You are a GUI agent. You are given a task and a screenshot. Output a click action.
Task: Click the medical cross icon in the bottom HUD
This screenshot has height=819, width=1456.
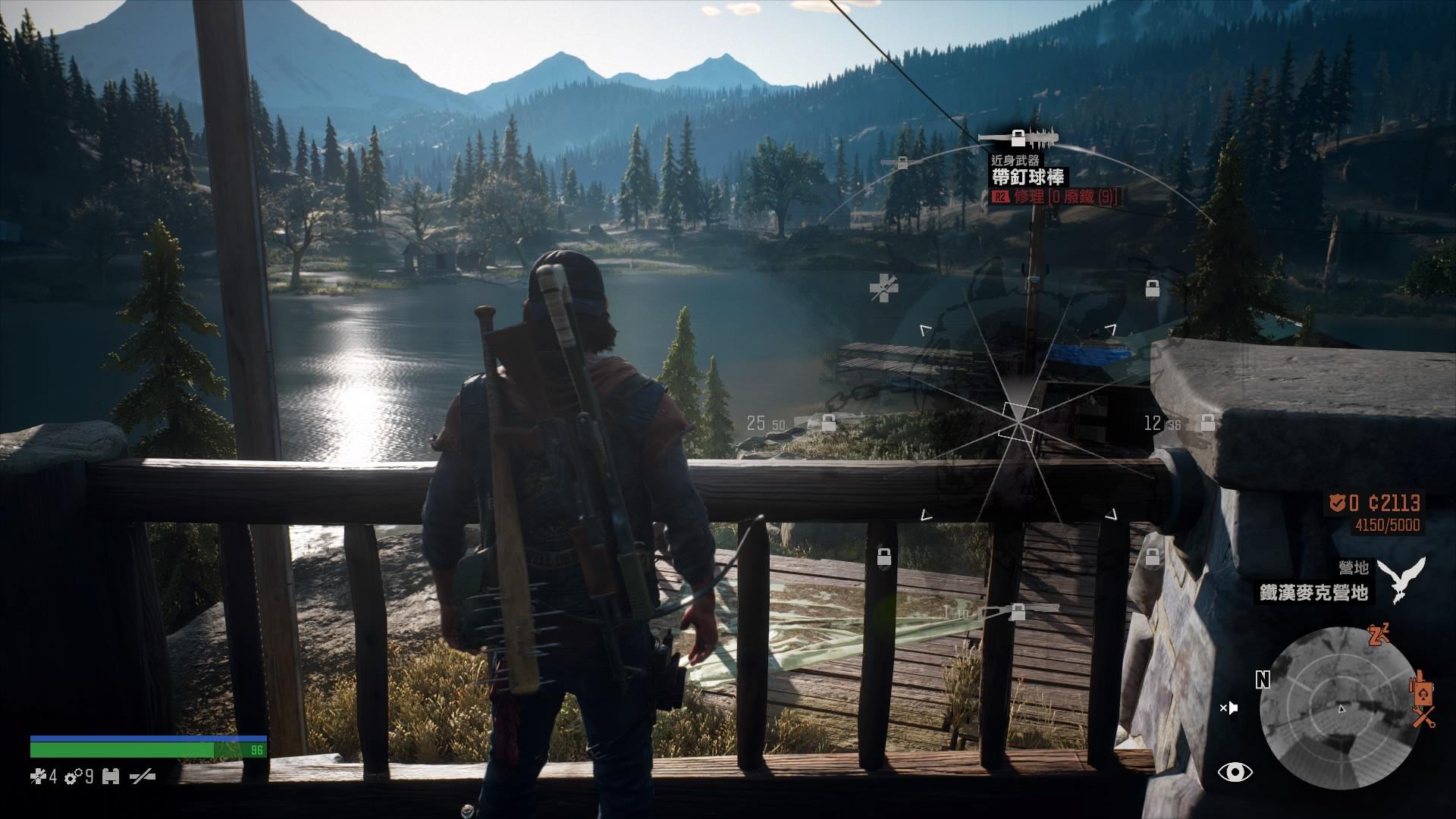pos(38,777)
